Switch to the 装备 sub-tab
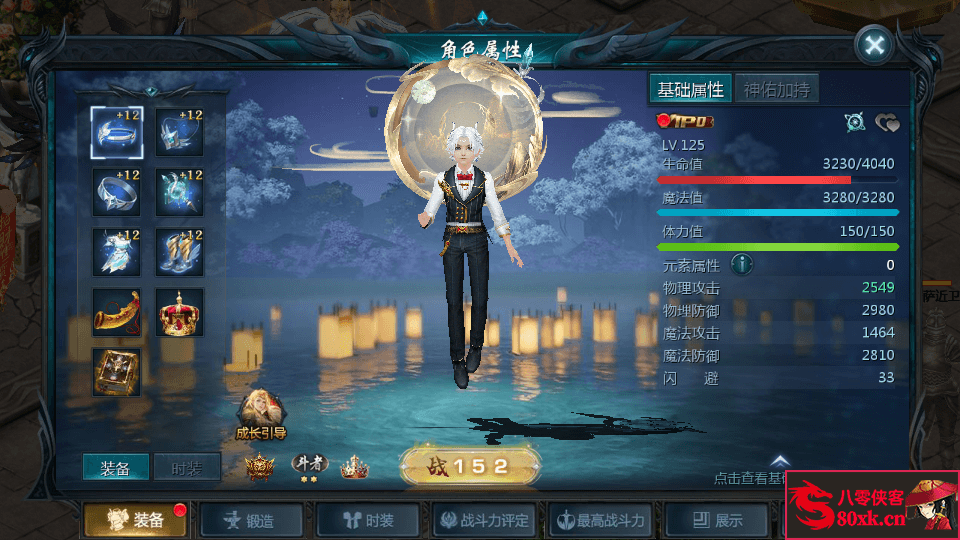The width and height of the screenshot is (960, 540). (116, 468)
